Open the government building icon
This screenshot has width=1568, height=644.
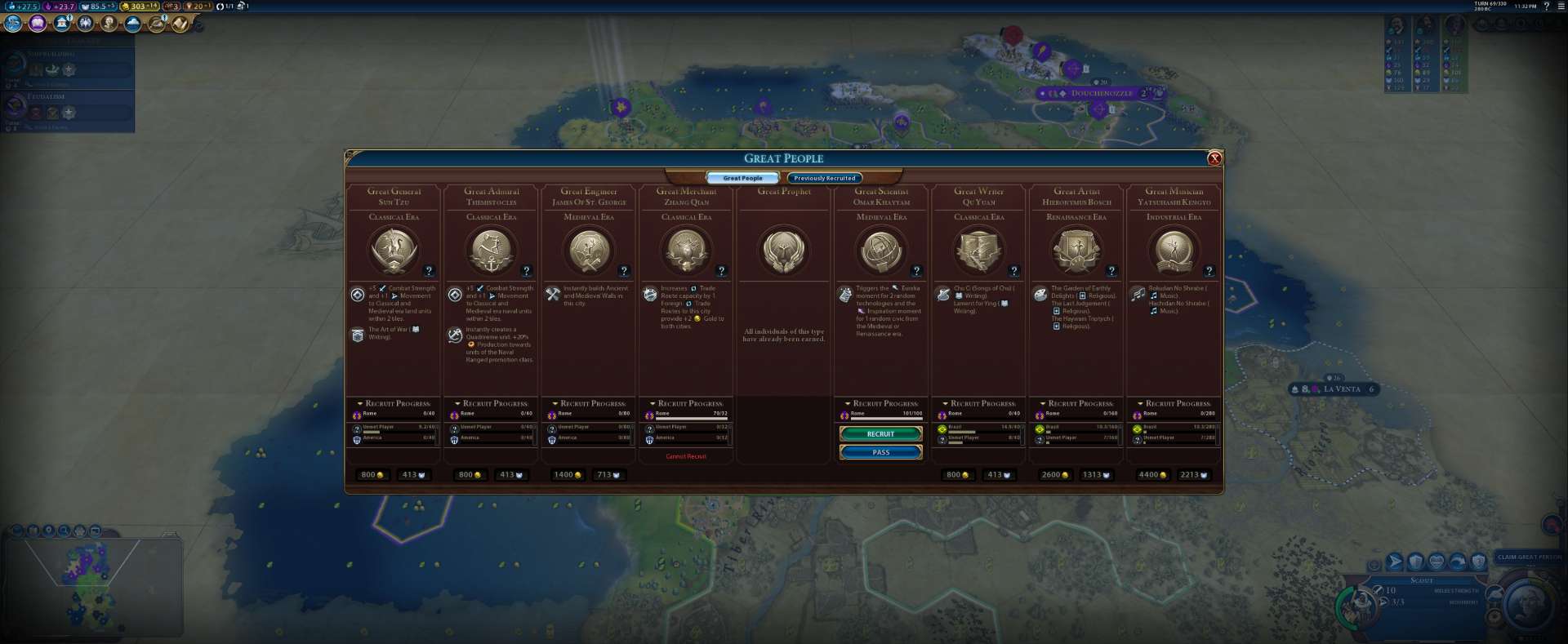[x=62, y=24]
